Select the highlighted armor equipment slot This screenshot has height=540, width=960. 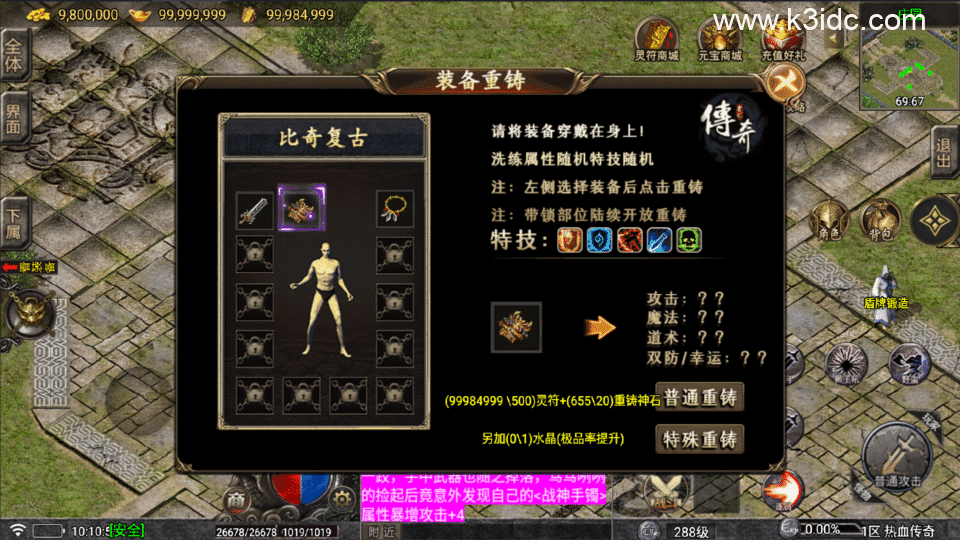click(x=301, y=208)
